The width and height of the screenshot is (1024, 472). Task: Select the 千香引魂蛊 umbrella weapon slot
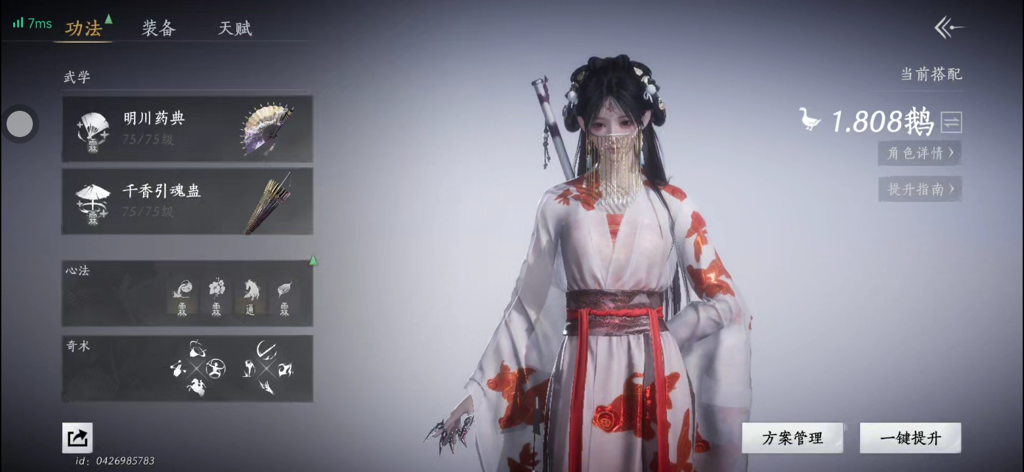pos(187,201)
